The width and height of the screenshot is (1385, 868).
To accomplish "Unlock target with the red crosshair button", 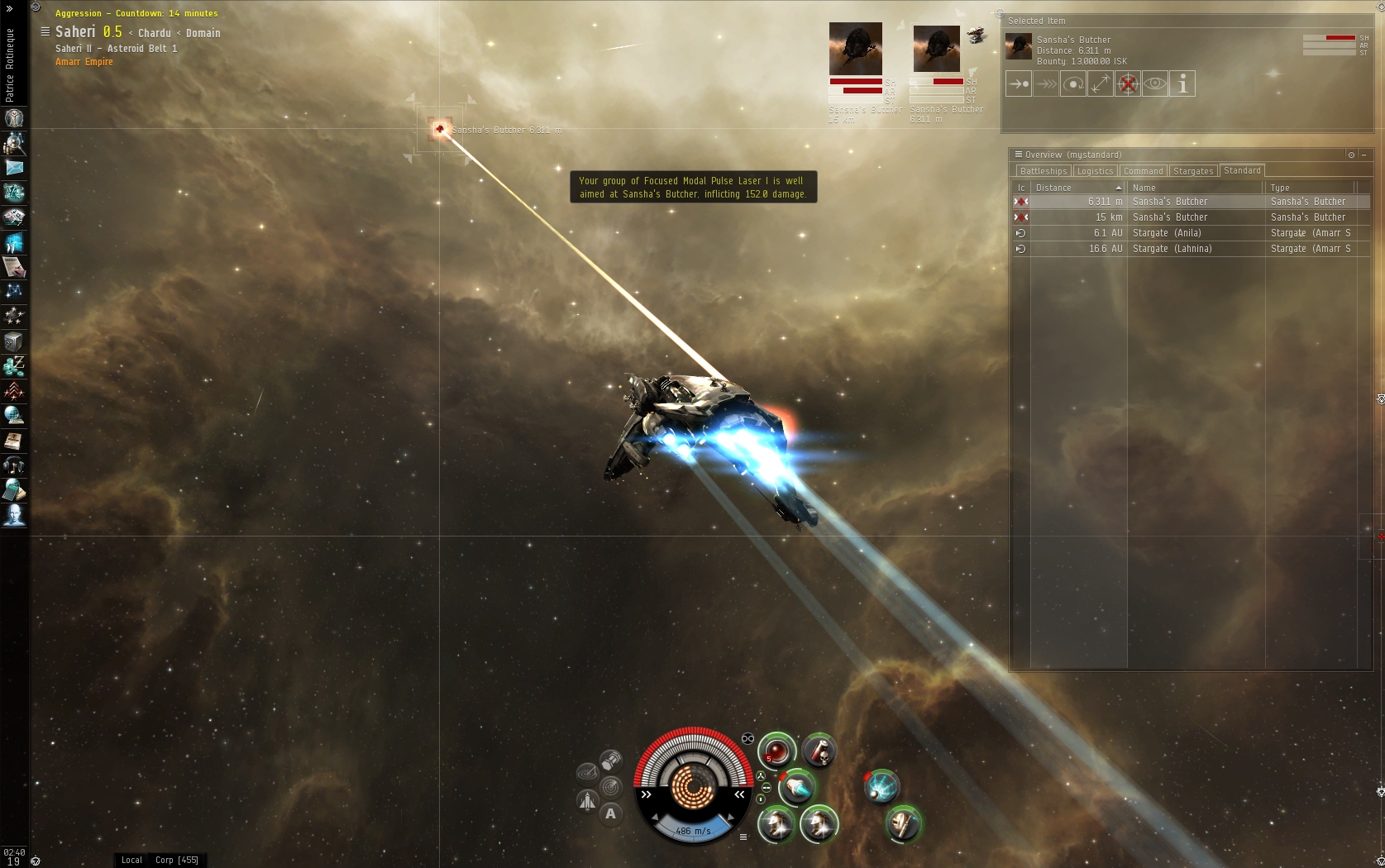I will click(1128, 84).
